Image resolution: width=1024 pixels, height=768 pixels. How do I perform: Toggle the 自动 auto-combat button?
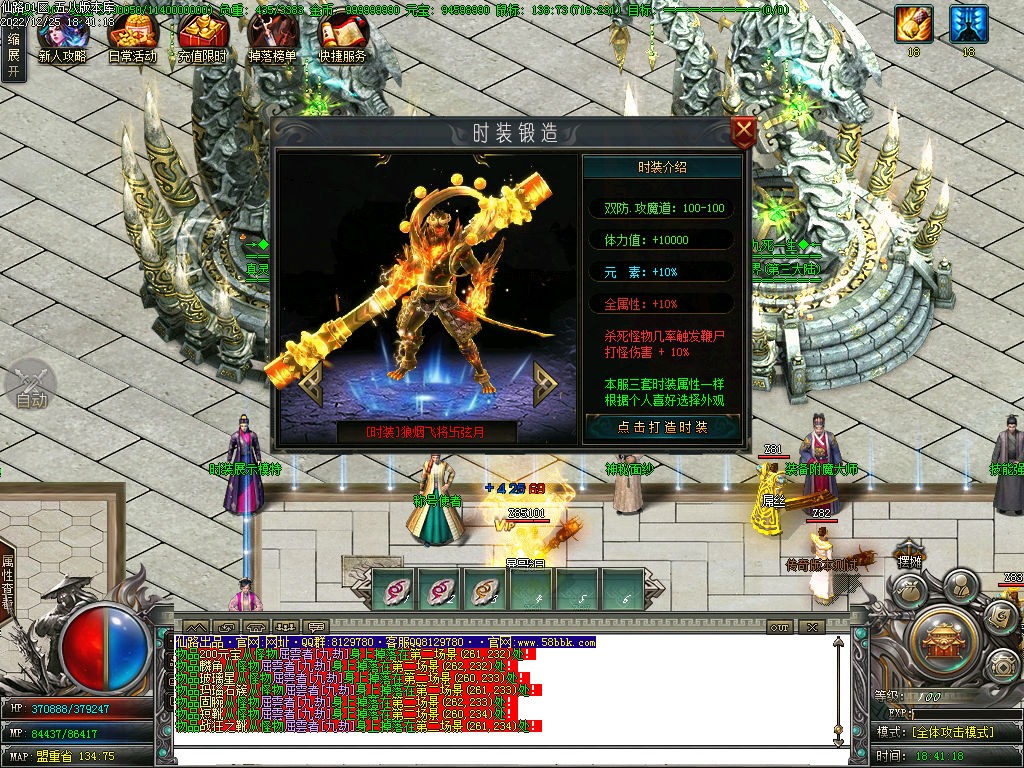coord(31,386)
